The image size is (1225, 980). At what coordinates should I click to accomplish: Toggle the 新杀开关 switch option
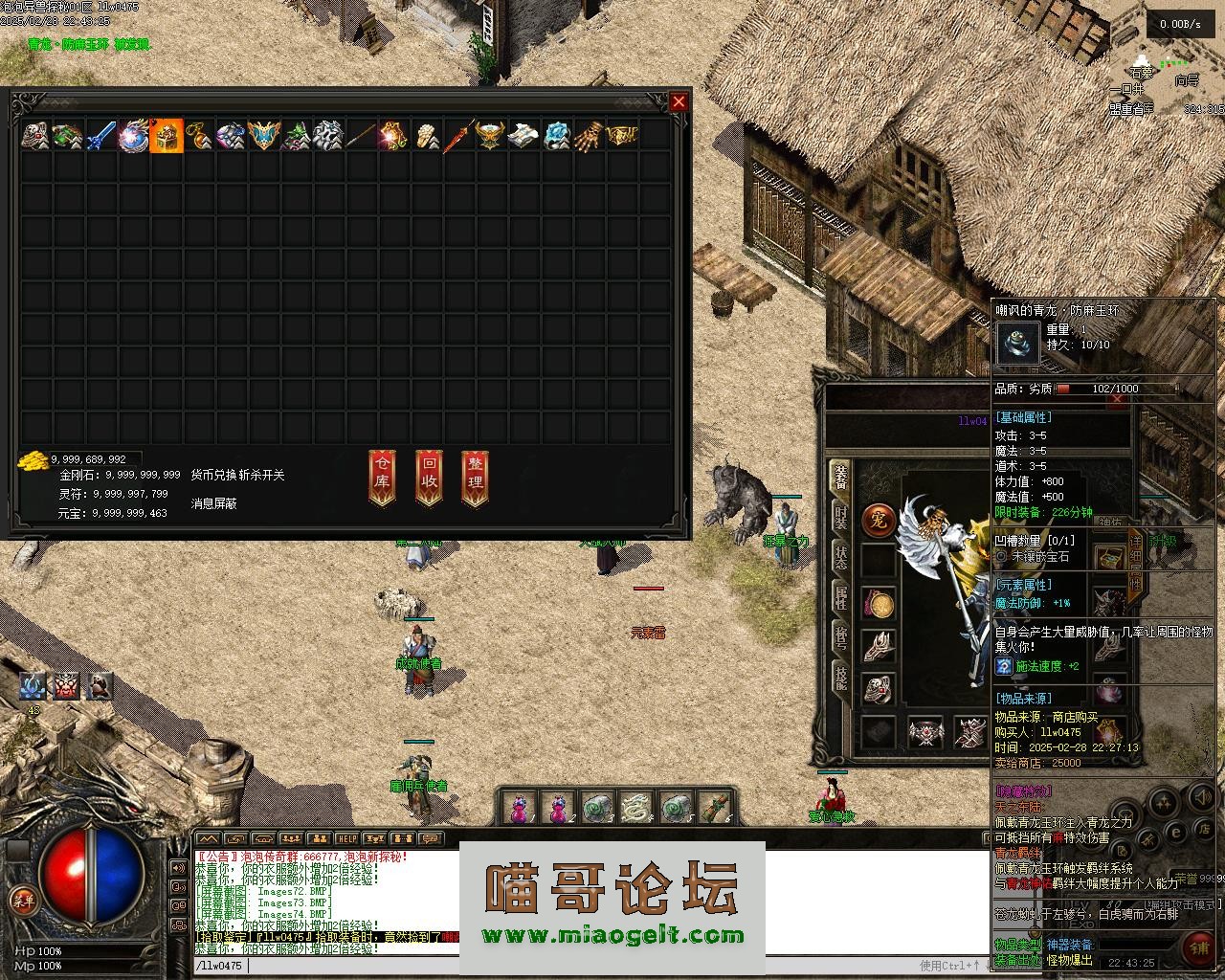tap(260, 475)
